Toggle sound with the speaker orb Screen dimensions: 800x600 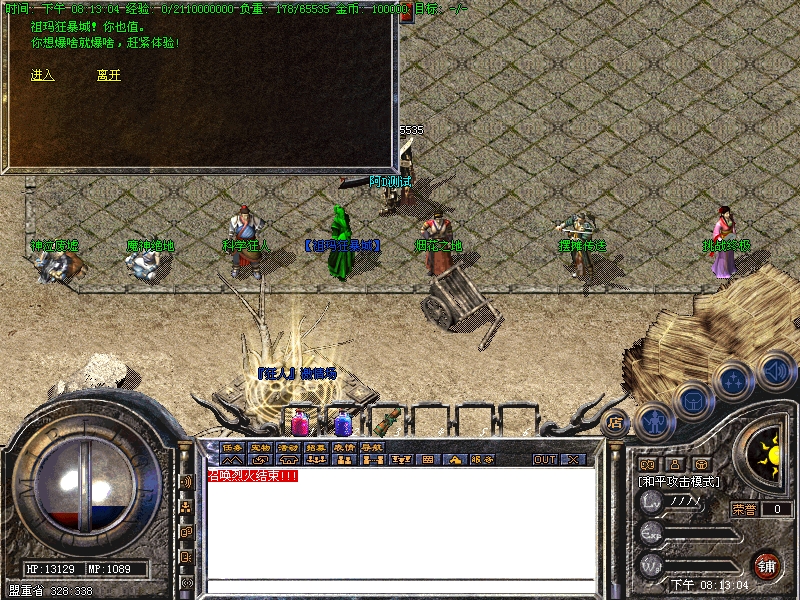[x=775, y=370]
